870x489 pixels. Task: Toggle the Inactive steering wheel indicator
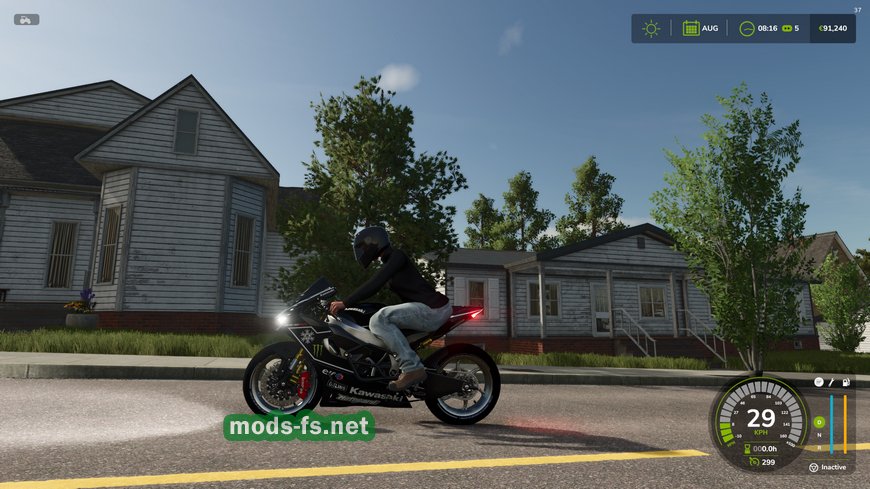(814, 467)
